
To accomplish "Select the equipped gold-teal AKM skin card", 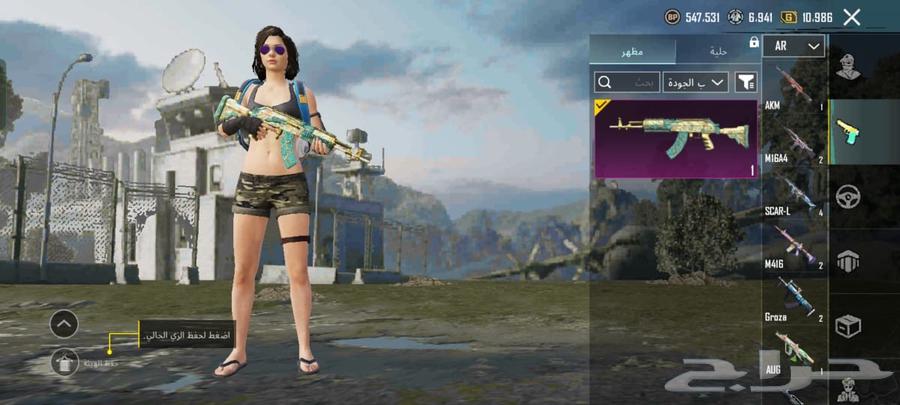I will 676,138.
